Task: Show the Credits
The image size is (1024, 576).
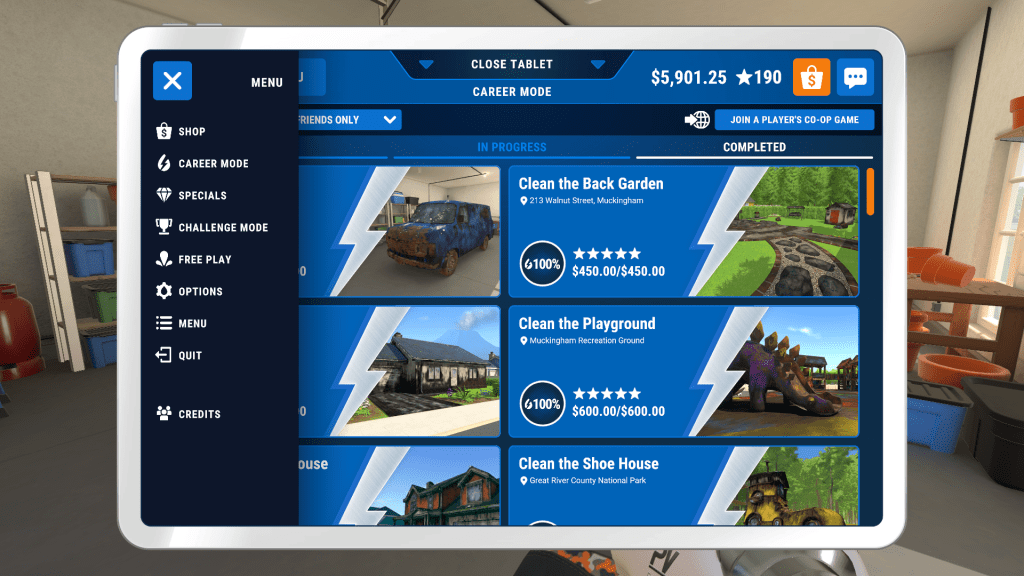Action: point(198,414)
